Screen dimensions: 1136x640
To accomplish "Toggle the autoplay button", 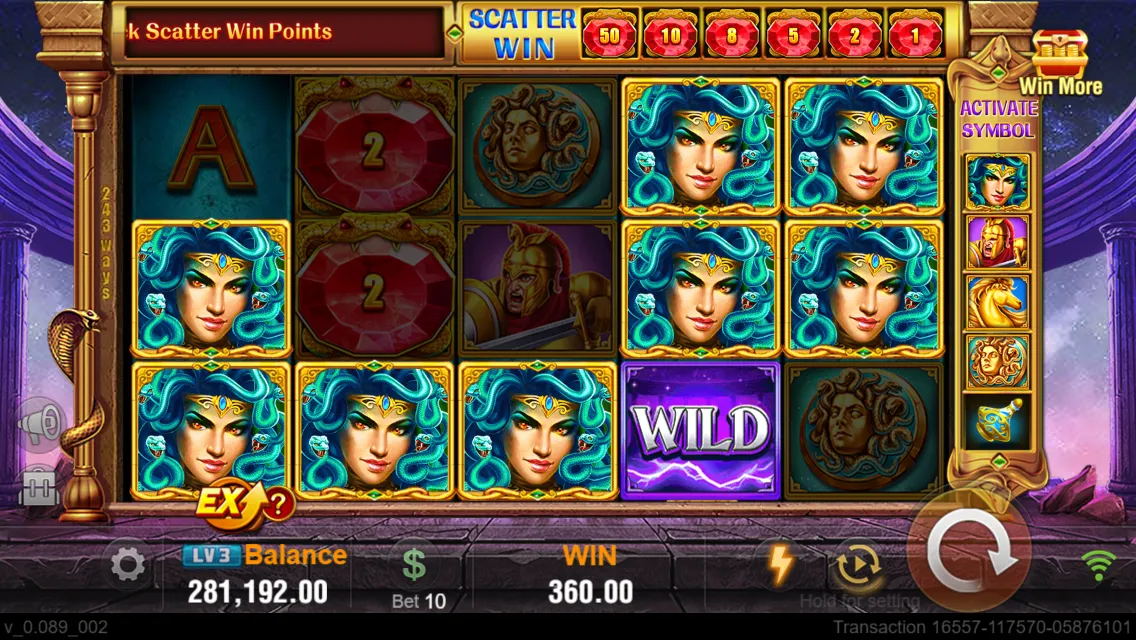I will coord(853,565).
